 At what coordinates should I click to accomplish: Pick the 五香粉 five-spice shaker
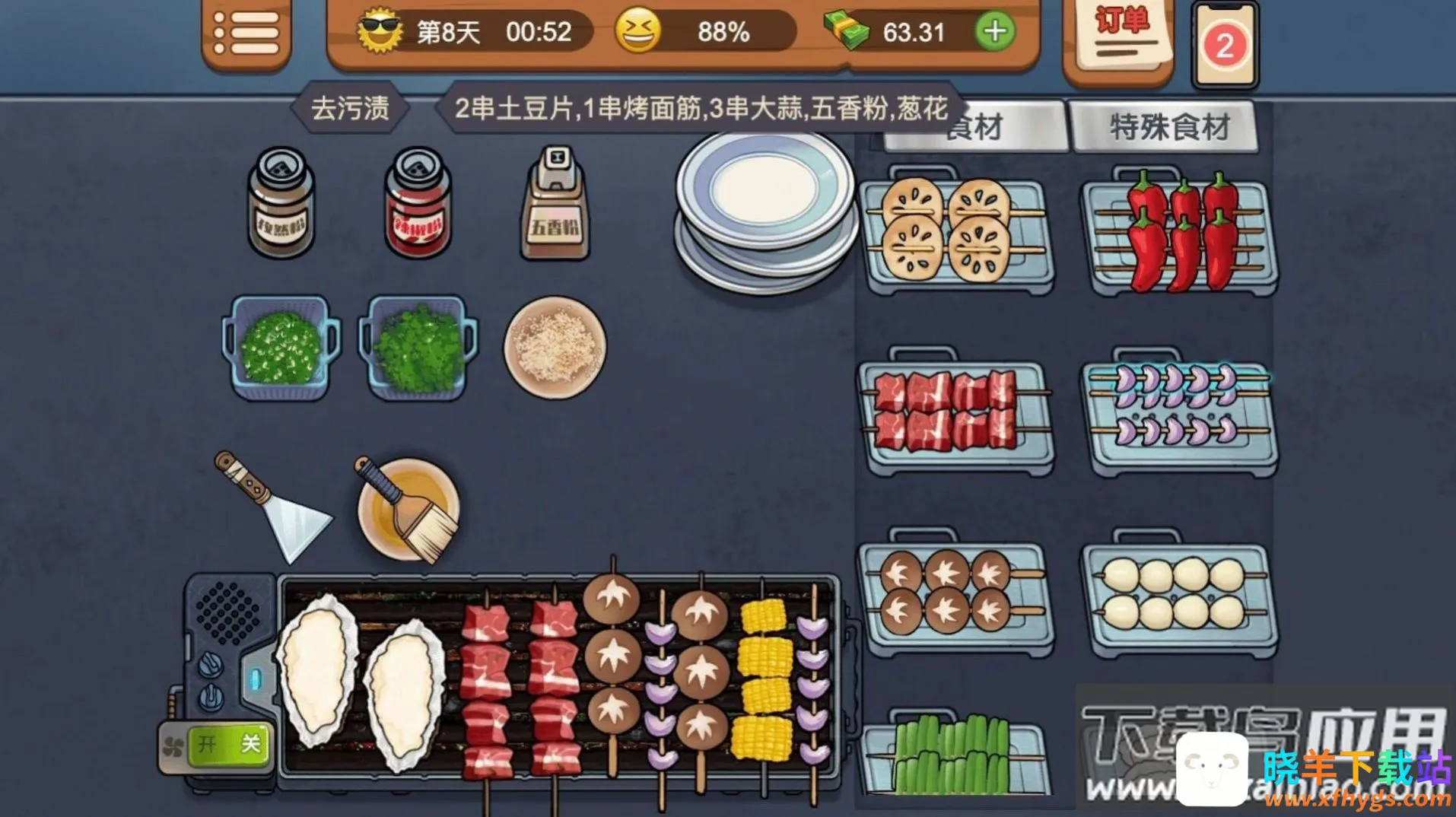[555, 204]
